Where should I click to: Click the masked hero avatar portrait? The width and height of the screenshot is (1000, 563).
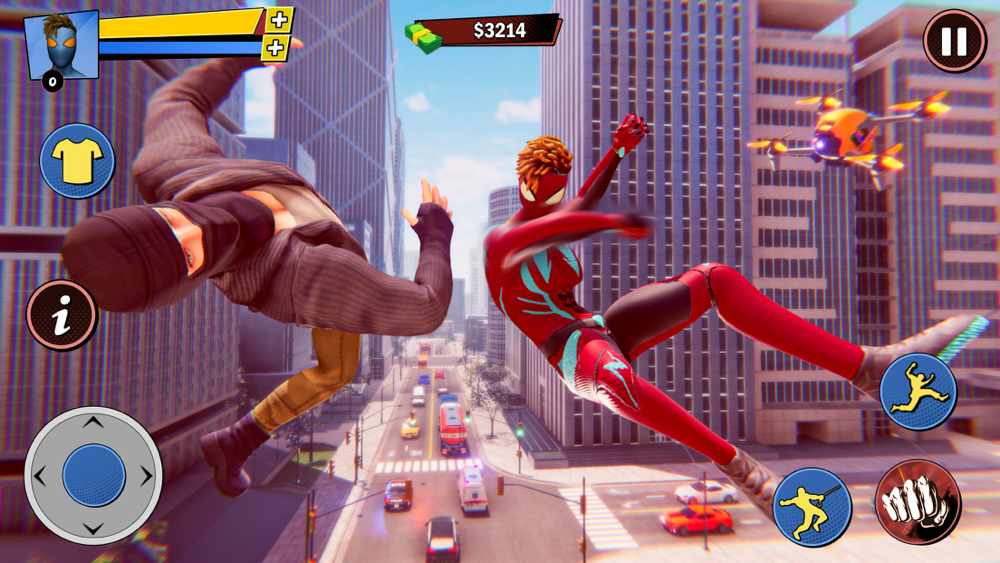click(x=60, y=46)
